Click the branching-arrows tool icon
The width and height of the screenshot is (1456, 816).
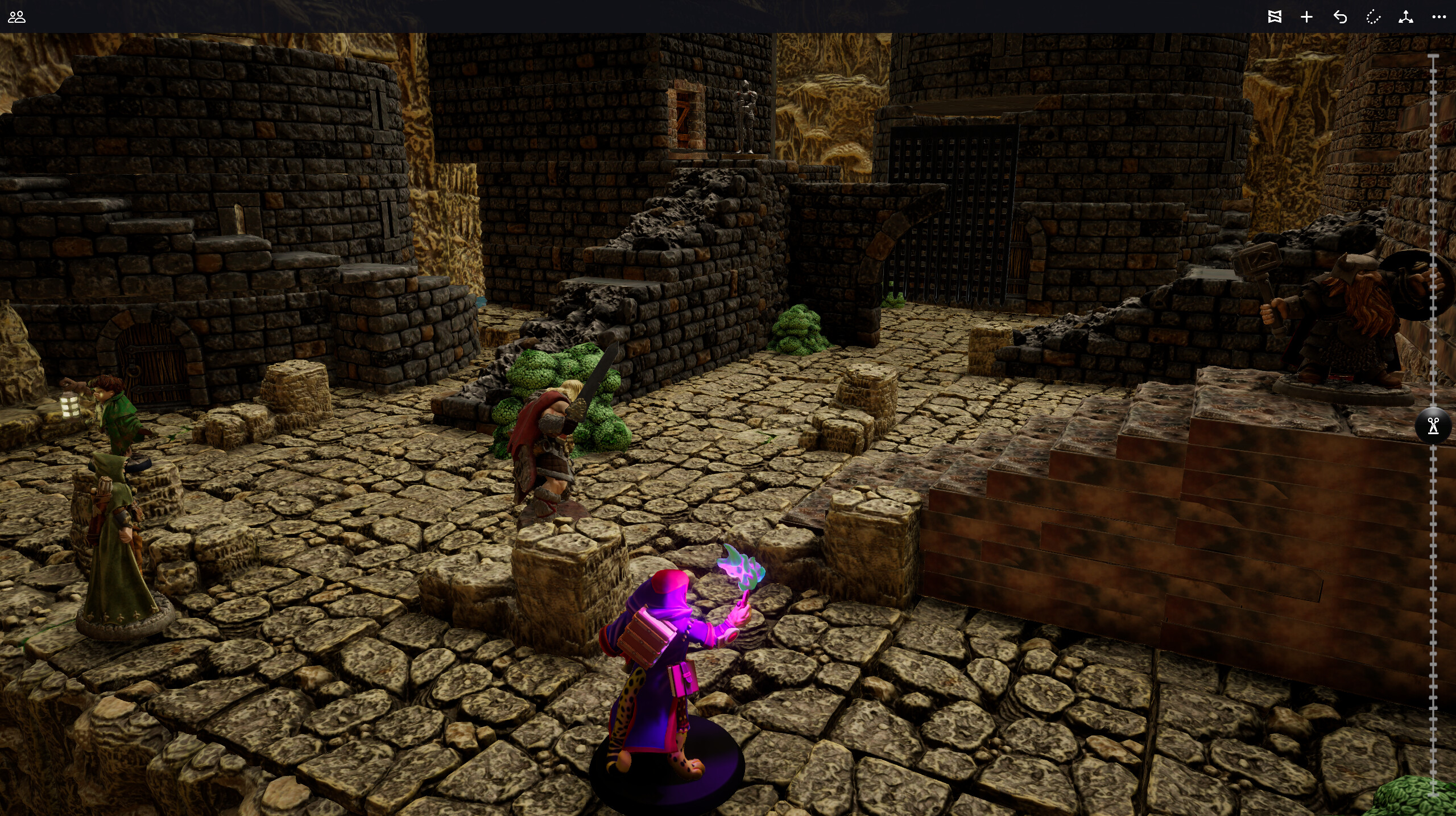pos(1405,17)
